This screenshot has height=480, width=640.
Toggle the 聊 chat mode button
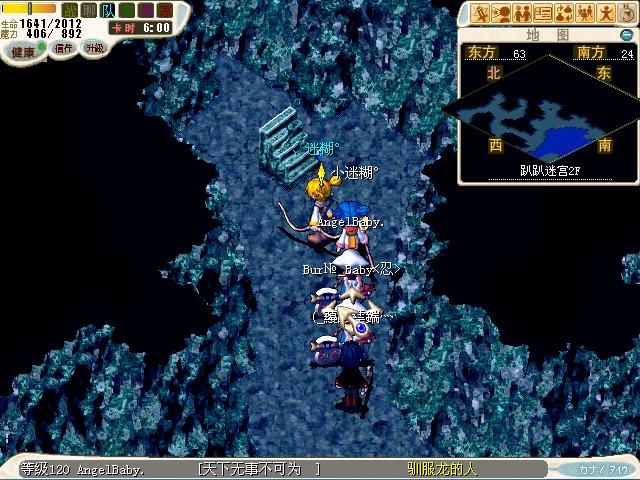(88, 10)
